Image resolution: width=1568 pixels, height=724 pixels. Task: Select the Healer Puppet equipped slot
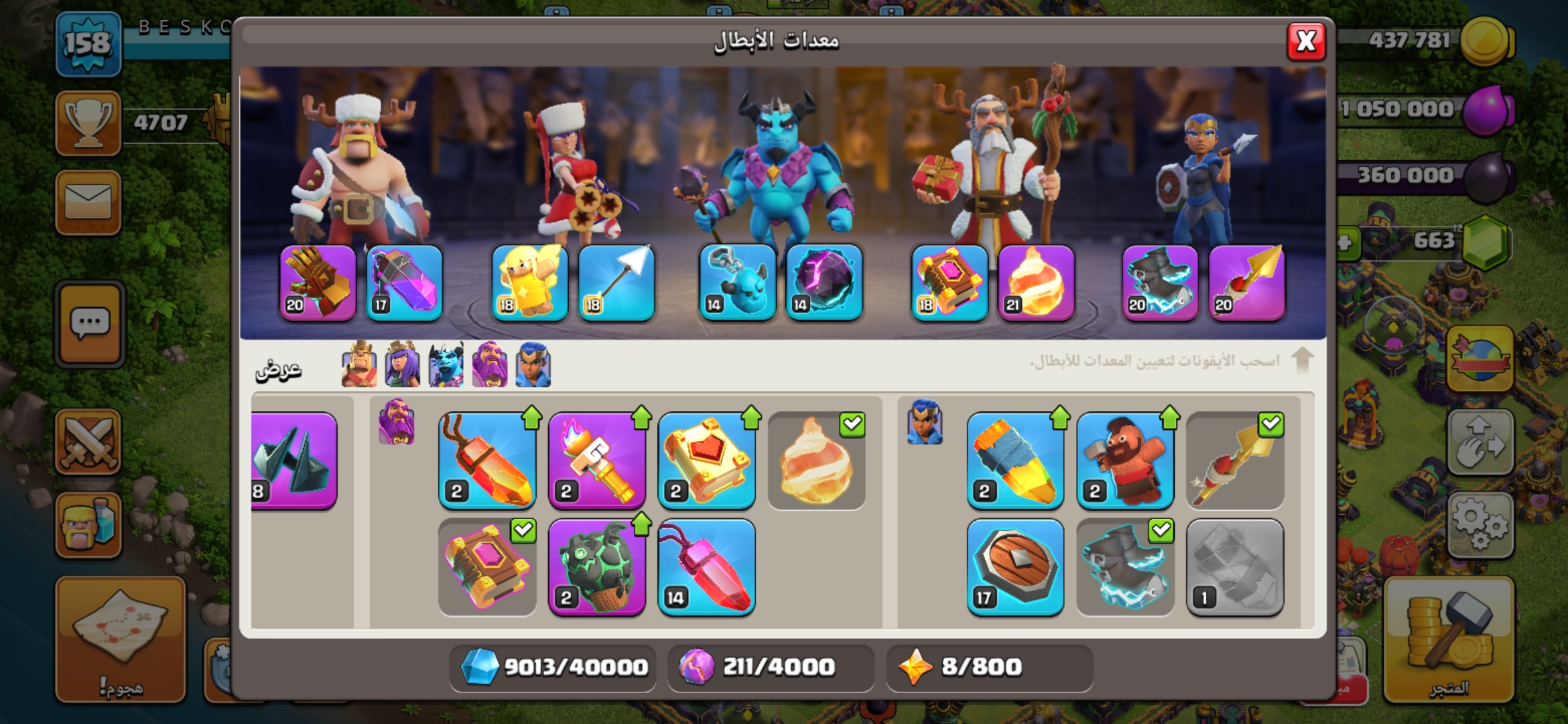pyautogui.click(x=529, y=282)
